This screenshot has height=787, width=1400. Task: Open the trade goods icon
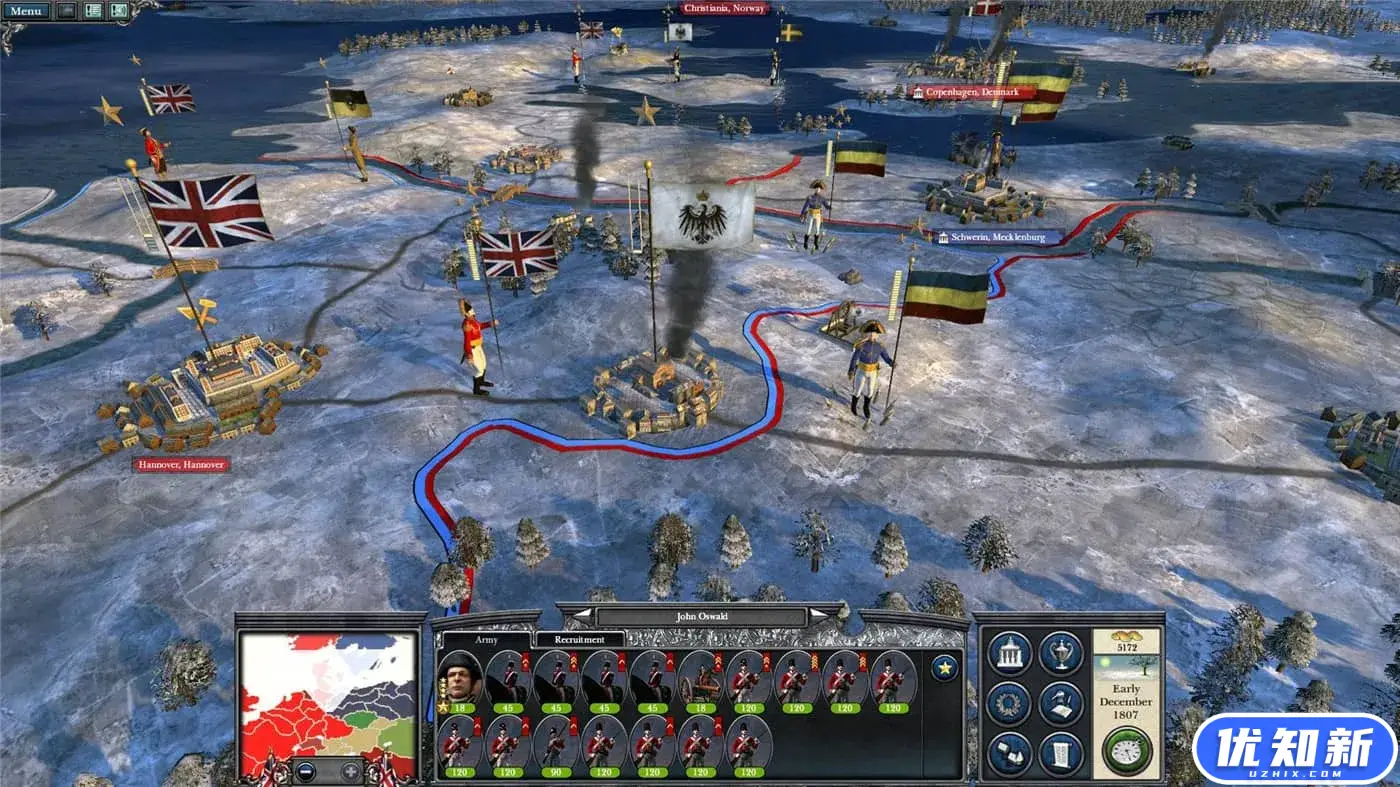click(1010, 751)
